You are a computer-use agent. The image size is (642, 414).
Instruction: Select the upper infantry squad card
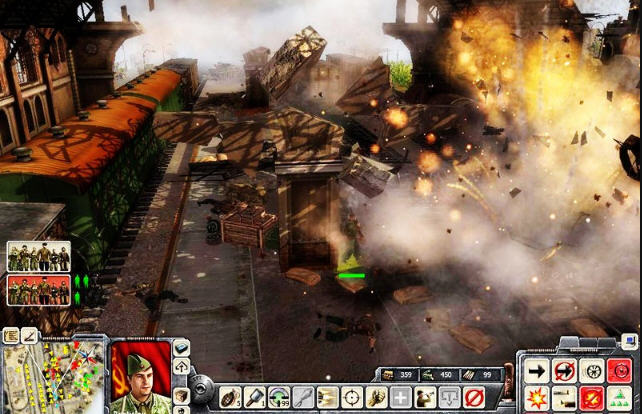(39, 257)
